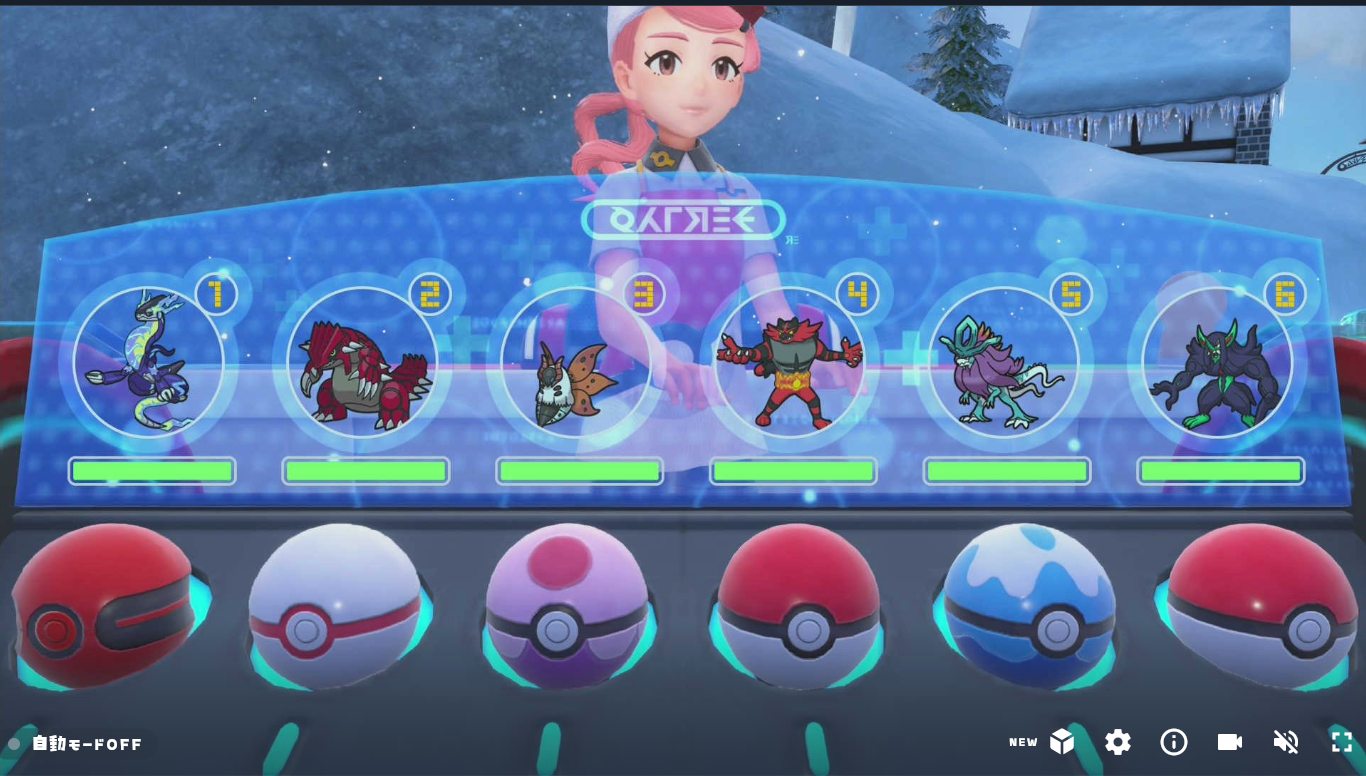Select the red Cherish Ball
The image size is (1366, 776).
pyautogui.click(x=103, y=606)
